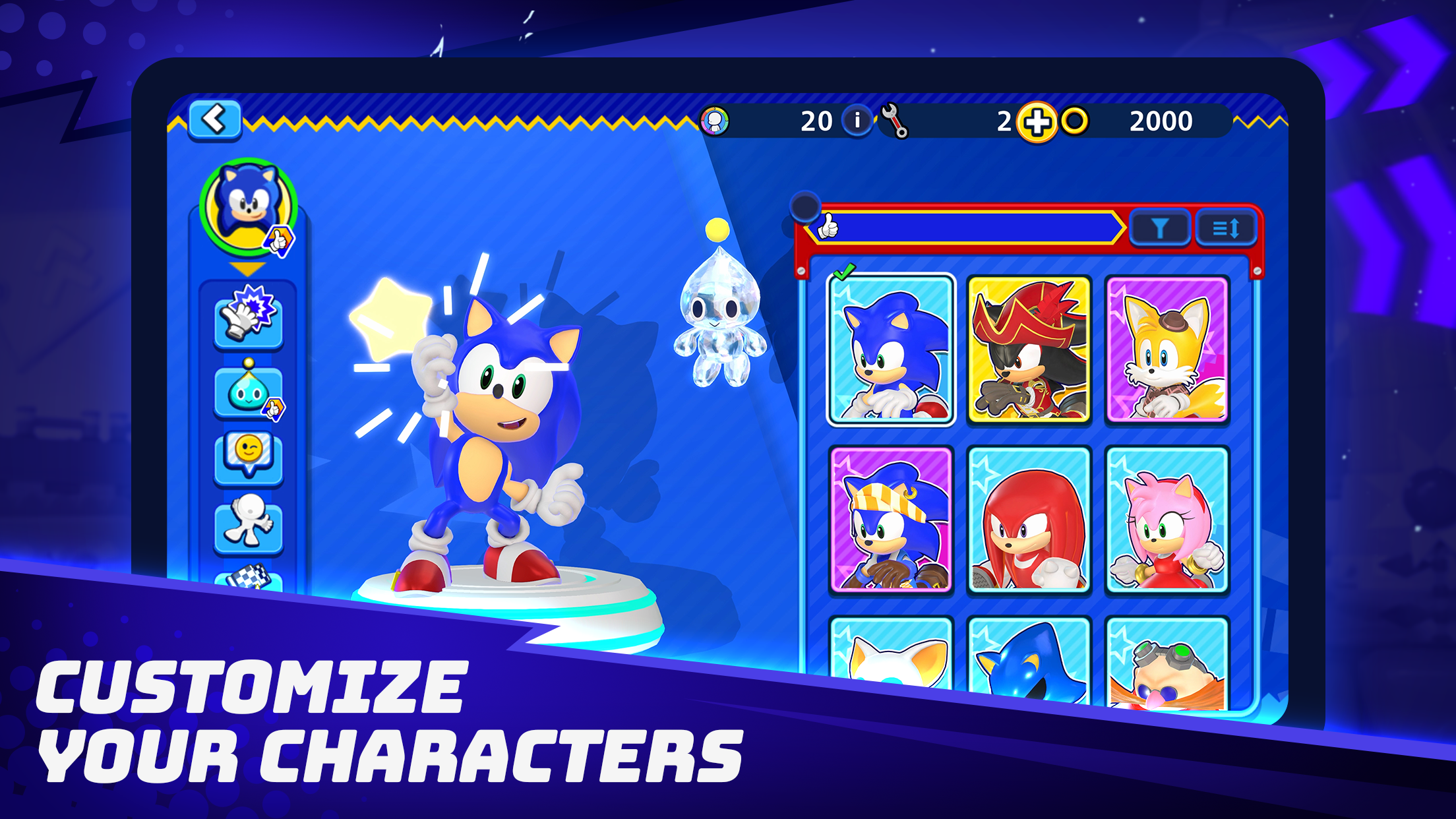Go back with the left chevron arrow

(x=216, y=119)
